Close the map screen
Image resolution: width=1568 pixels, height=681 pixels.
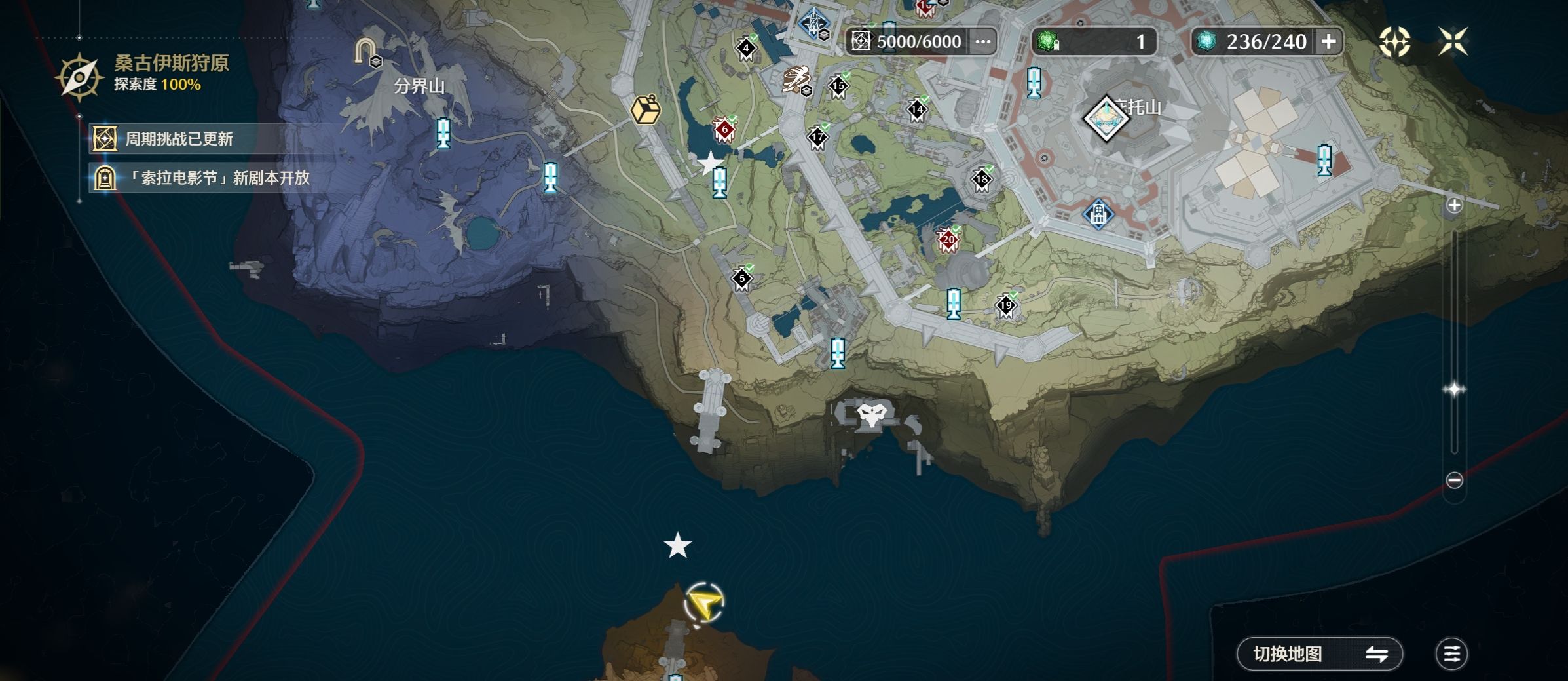pyautogui.click(x=1453, y=42)
